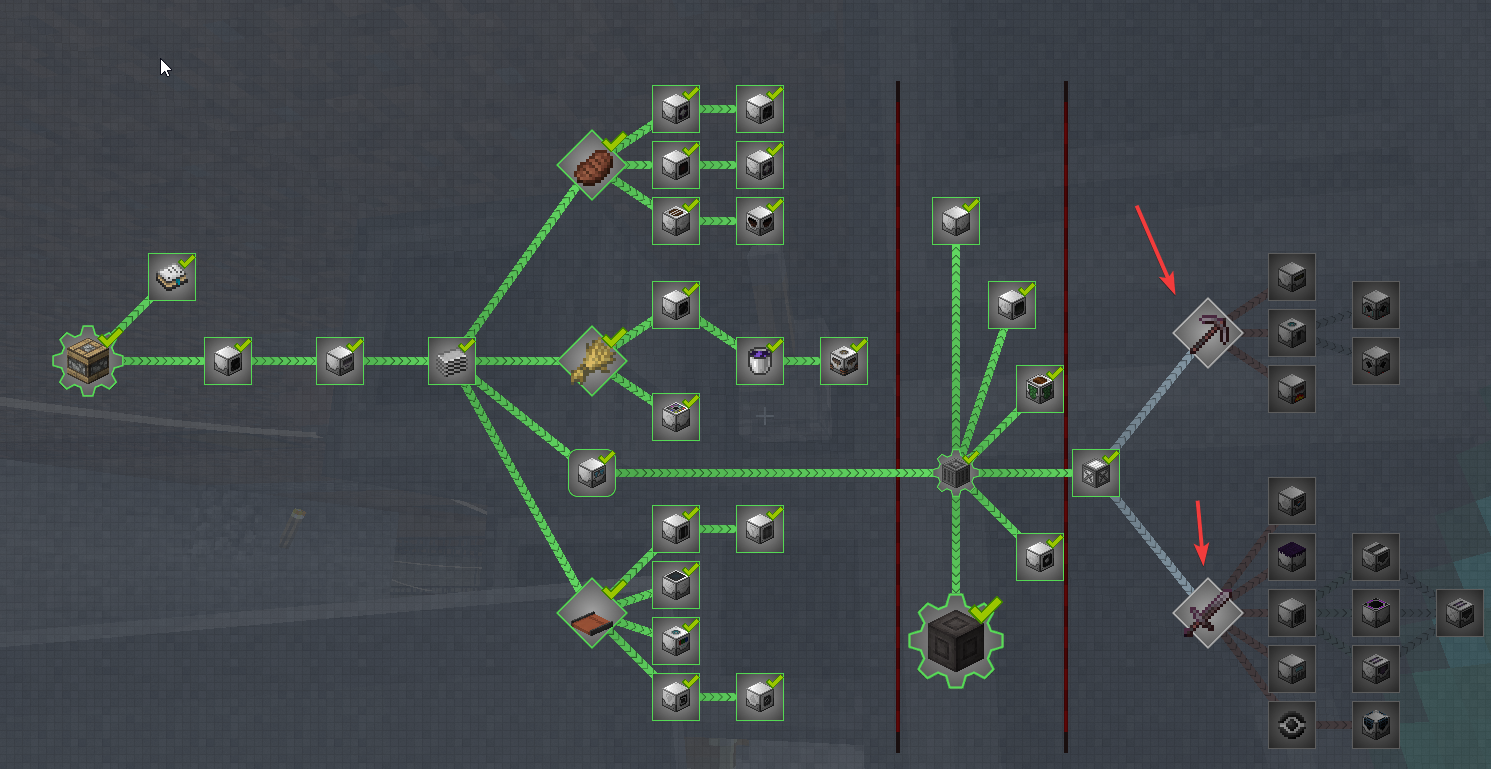Click the dark-purple block quest below the sword
Screen dimensions: 1491x769
[x=1292, y=554]
